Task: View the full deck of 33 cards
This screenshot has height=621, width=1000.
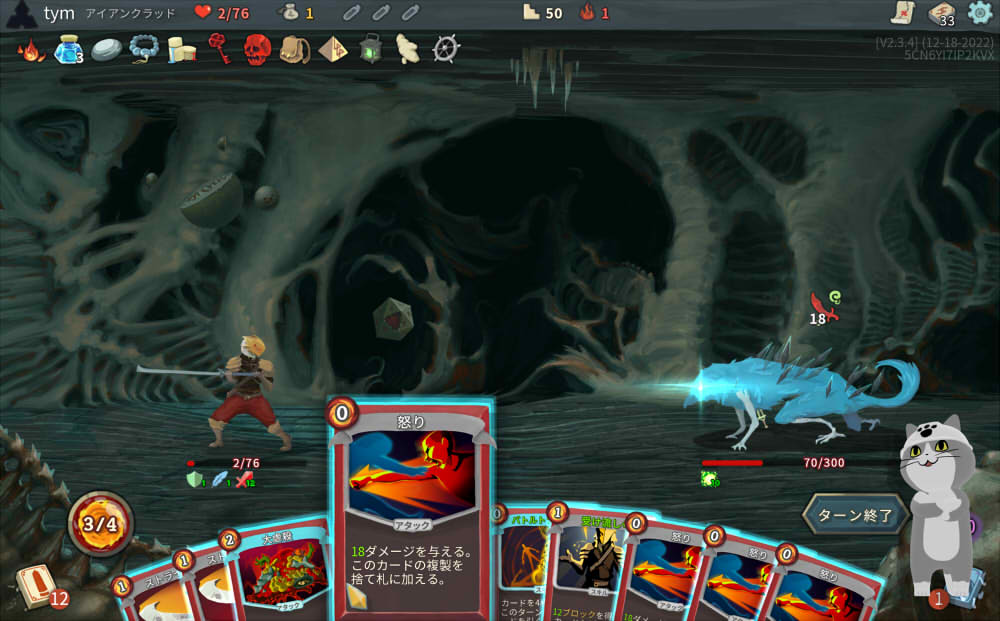Action: (x=942, y=14)
